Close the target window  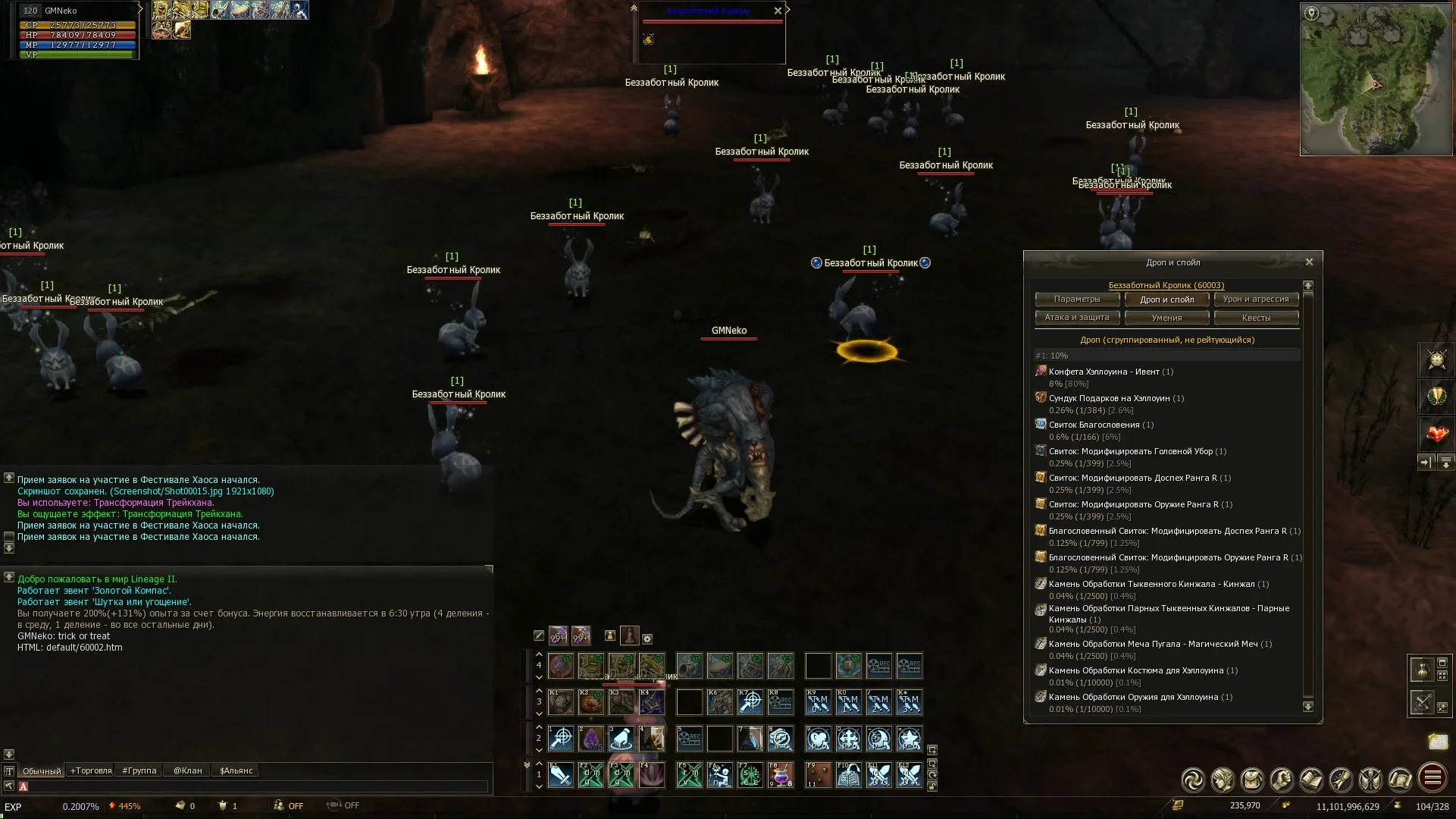click(x=778, y=11)
